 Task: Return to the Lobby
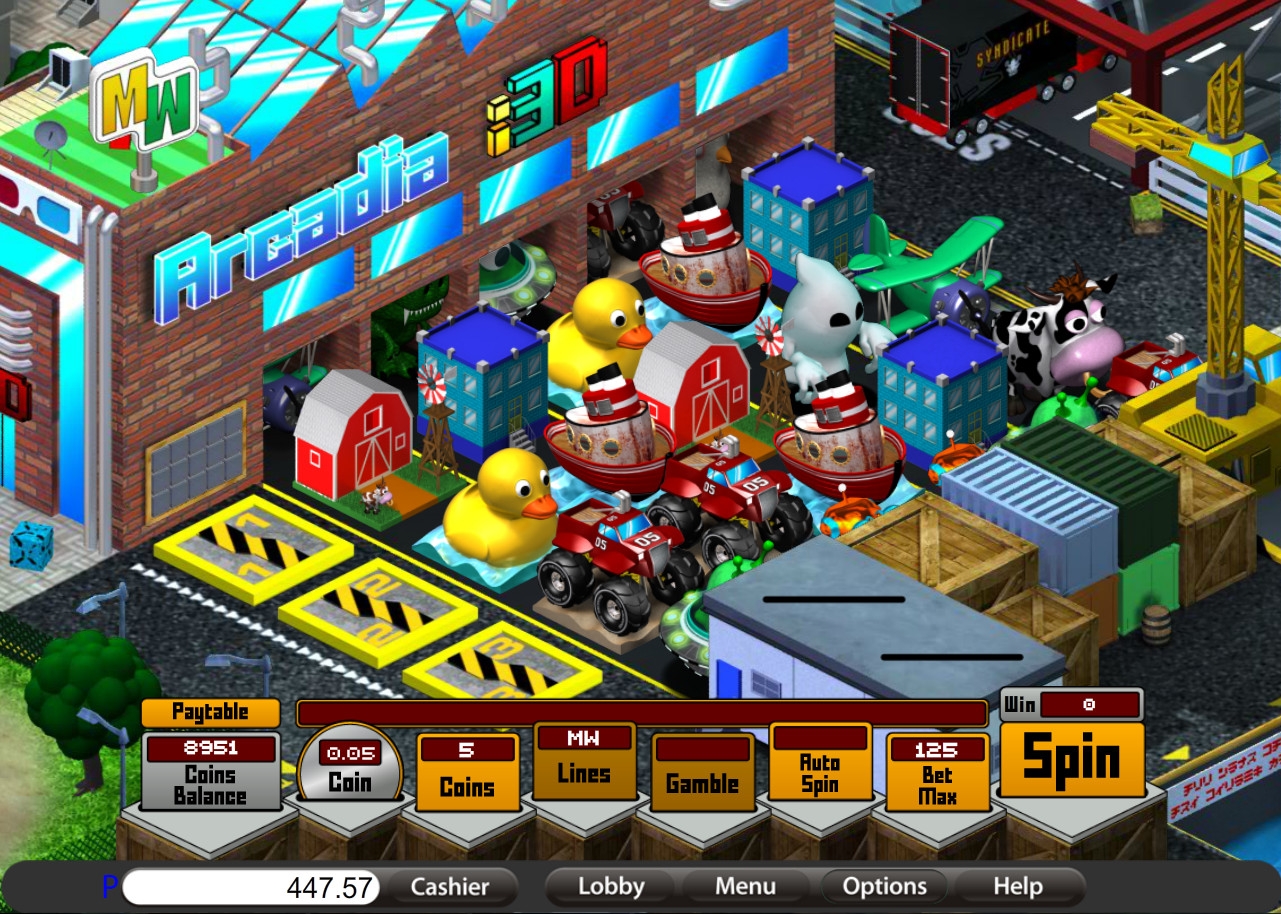point(611,887)
